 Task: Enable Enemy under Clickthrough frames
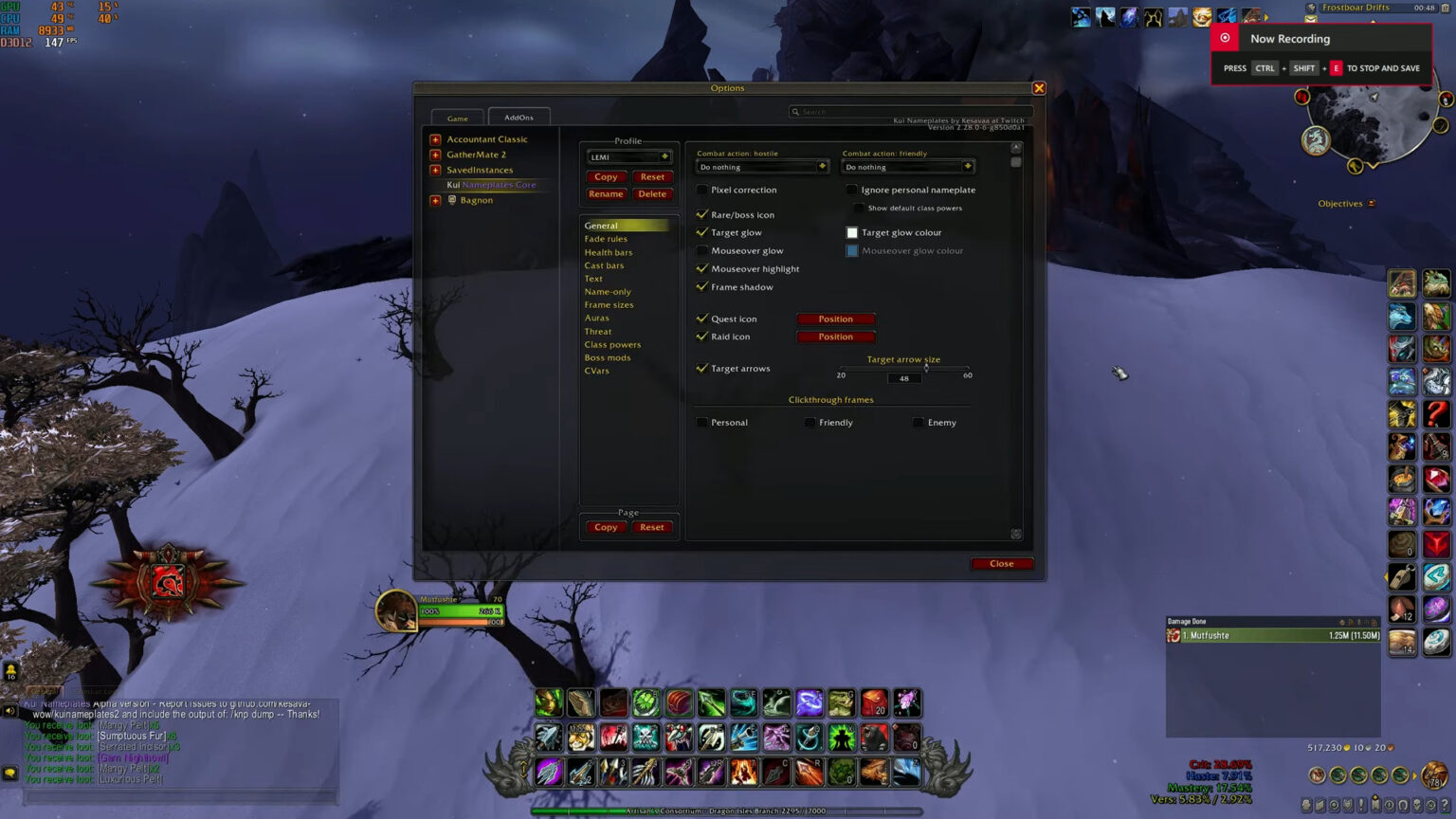point(918,422)
